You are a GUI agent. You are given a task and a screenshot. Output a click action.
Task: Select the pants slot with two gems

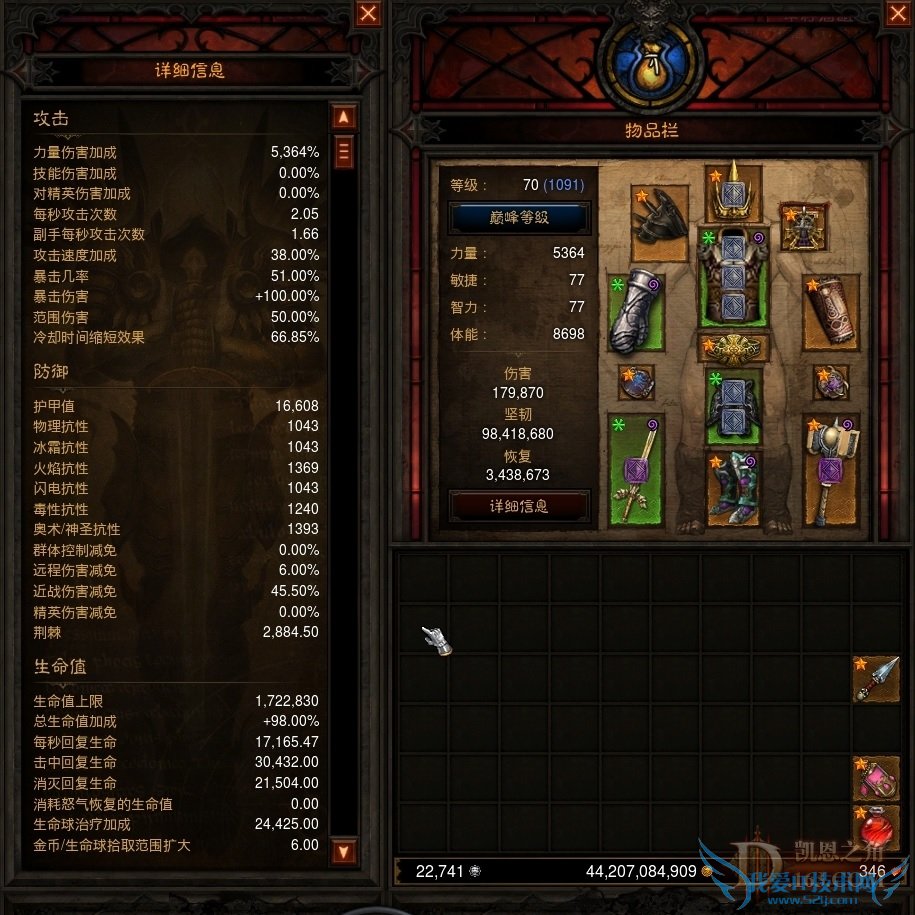click(733, 405)
